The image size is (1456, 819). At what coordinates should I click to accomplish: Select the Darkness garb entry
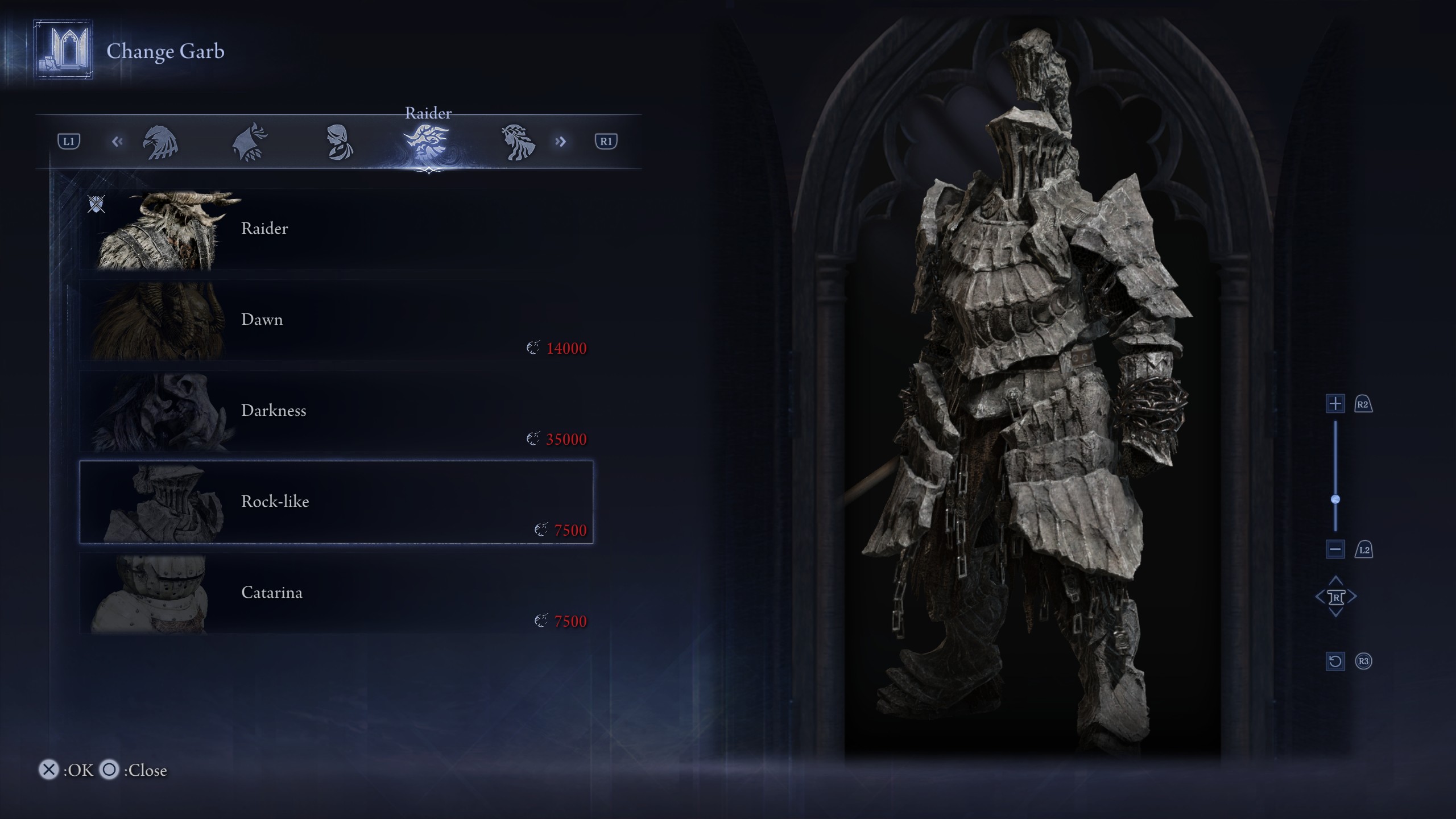[x=336, y=411]
